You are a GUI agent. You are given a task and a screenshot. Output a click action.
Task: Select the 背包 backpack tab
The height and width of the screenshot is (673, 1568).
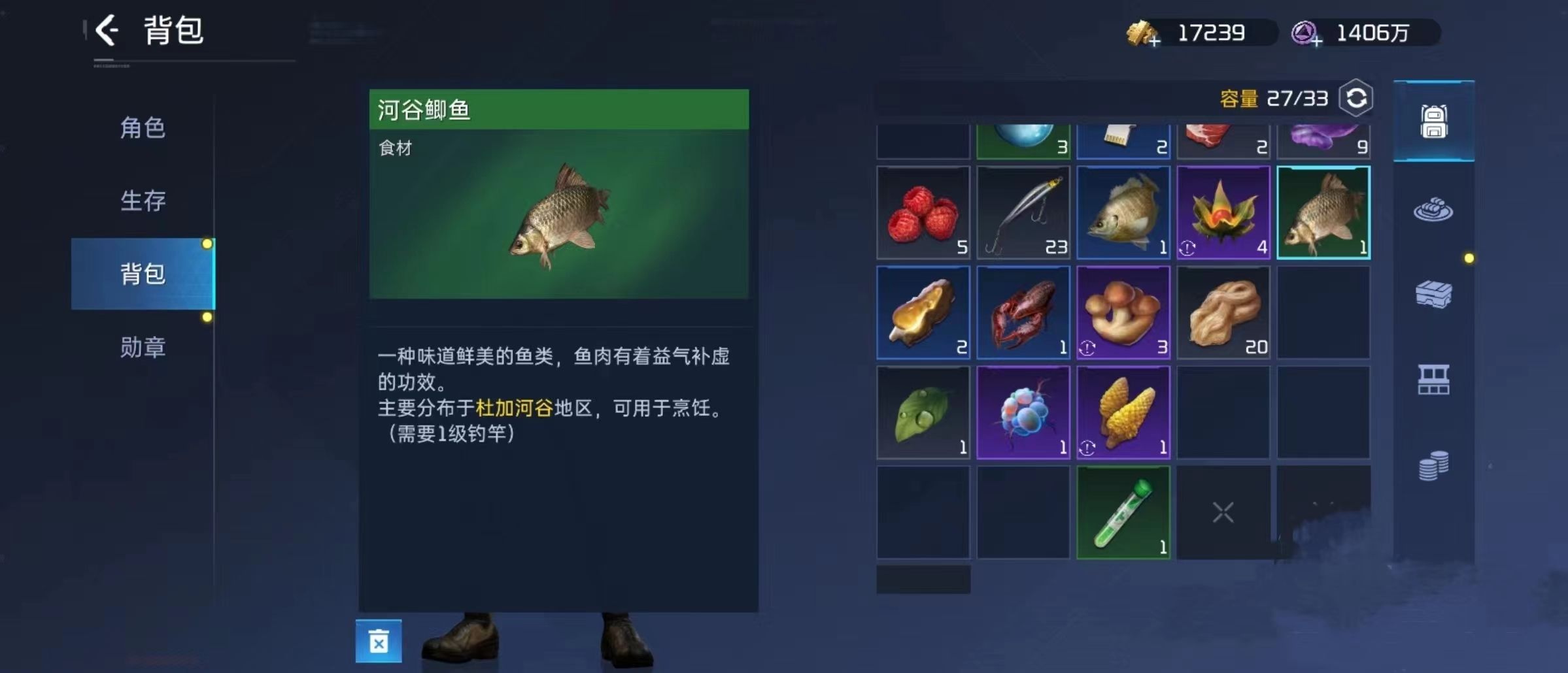point(143,274)
